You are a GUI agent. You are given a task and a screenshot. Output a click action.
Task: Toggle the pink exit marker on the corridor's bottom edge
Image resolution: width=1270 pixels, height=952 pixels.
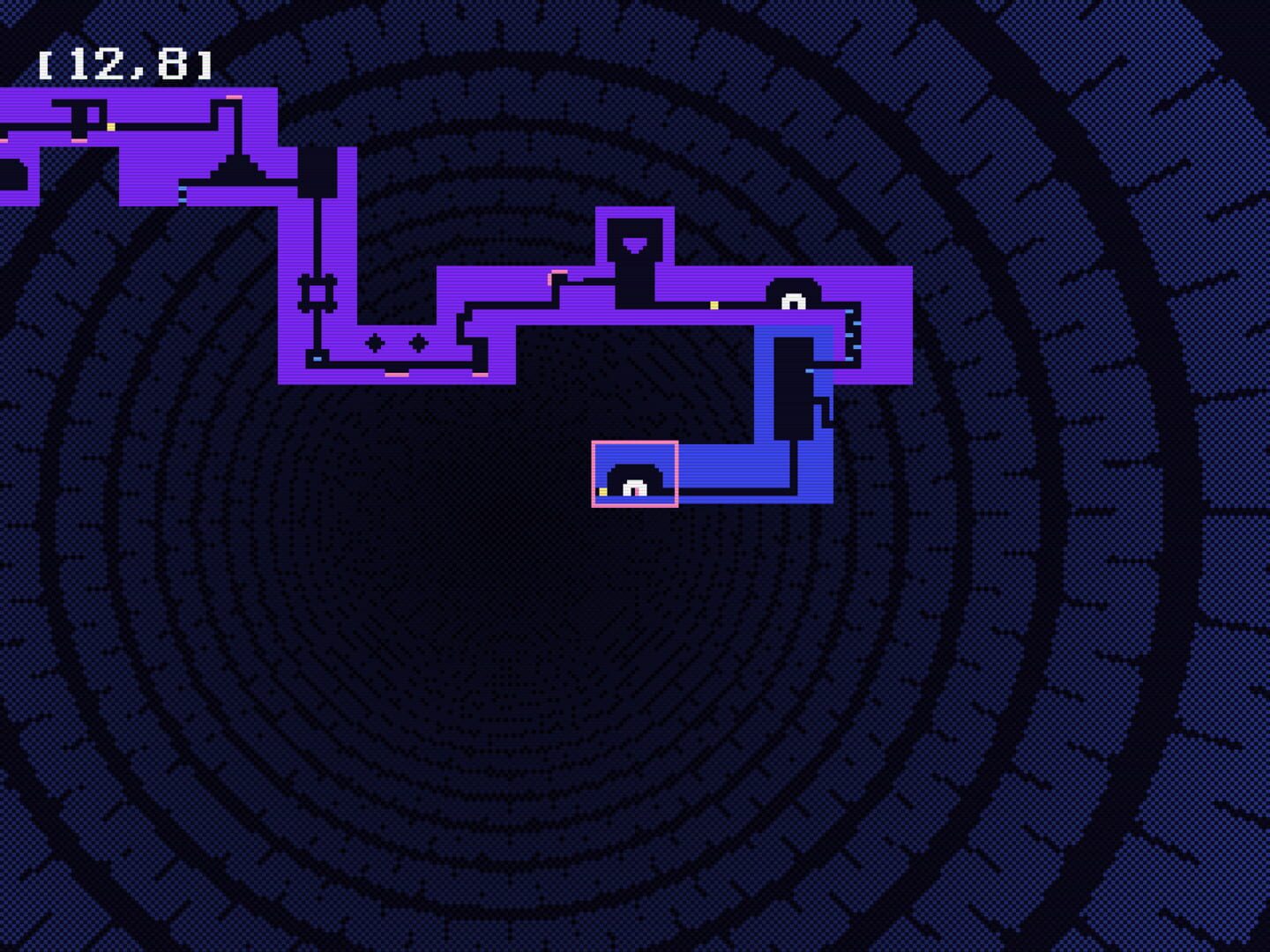(398, 374)
